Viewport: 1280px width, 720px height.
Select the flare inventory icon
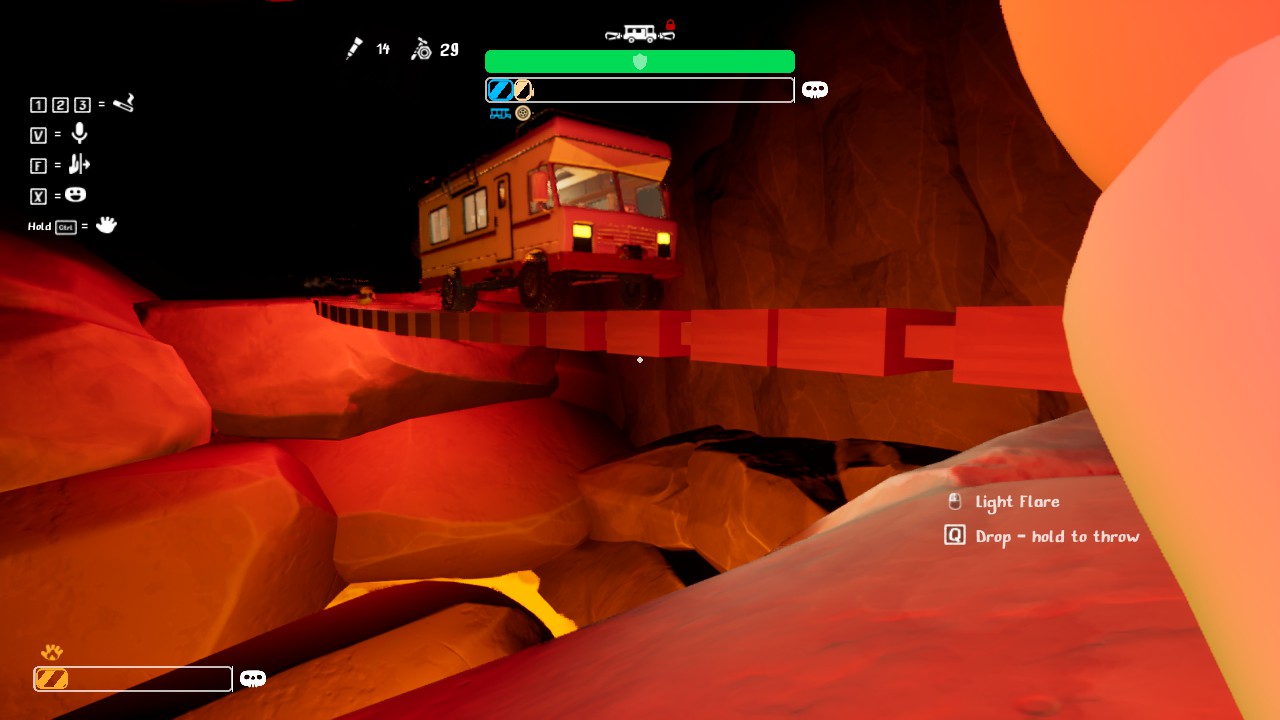pos(354,49)
